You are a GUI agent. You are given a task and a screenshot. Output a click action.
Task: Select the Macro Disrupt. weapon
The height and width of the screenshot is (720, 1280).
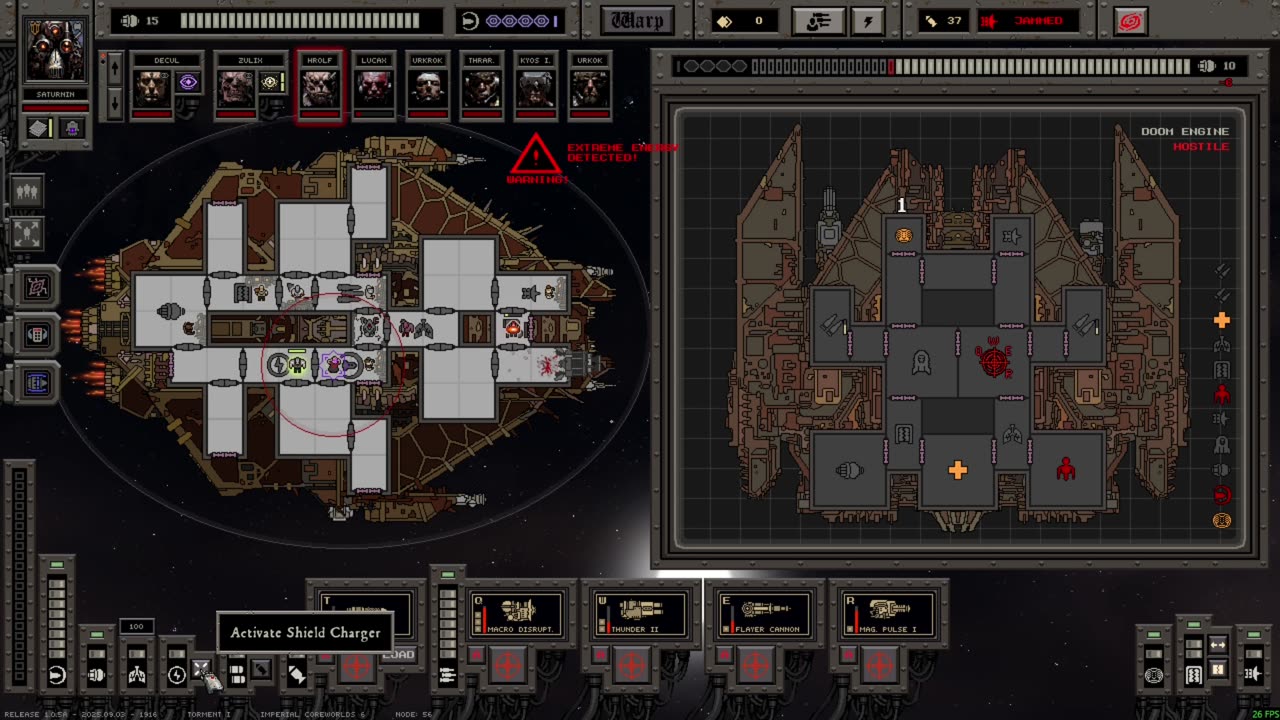tap(517, 612)
